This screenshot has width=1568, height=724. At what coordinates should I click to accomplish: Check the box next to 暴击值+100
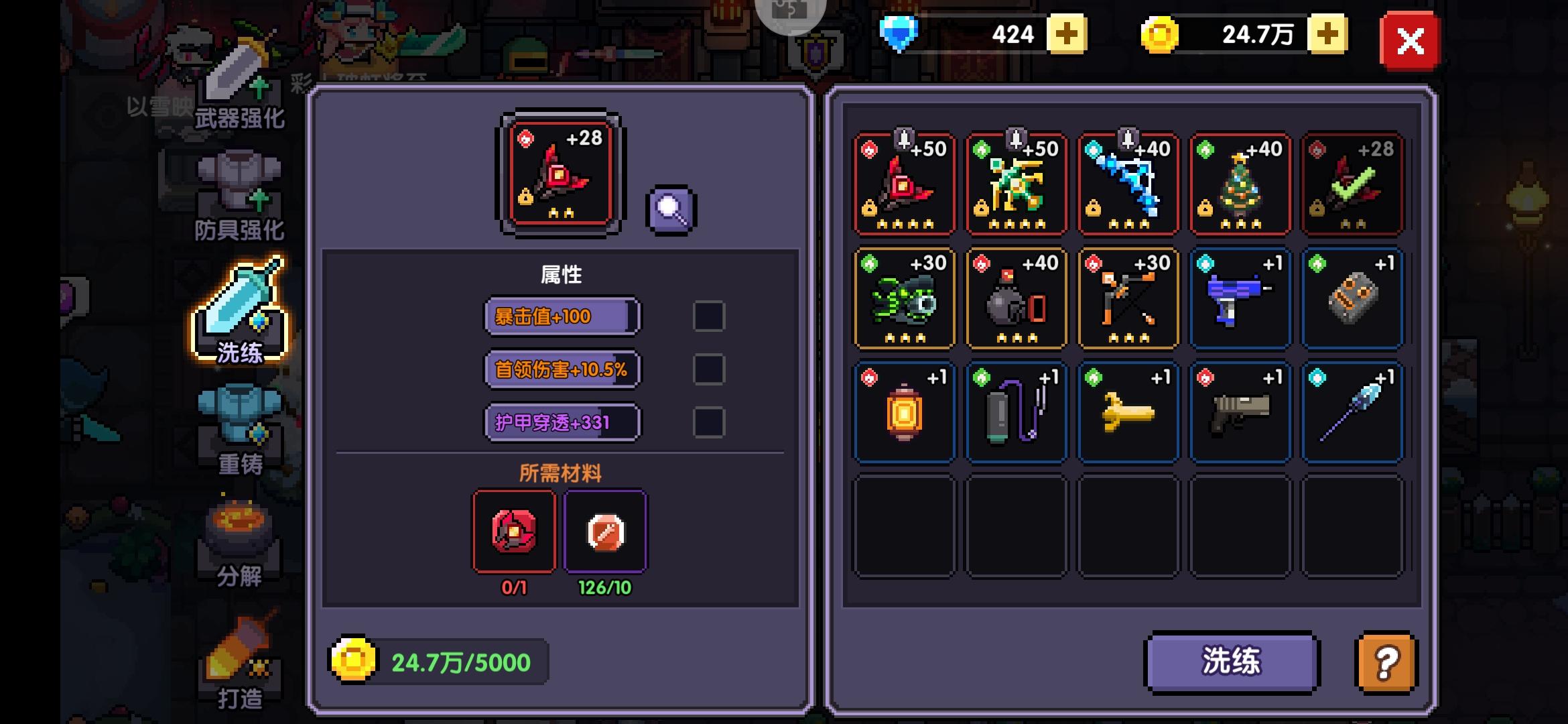click(x=708, y=316)
